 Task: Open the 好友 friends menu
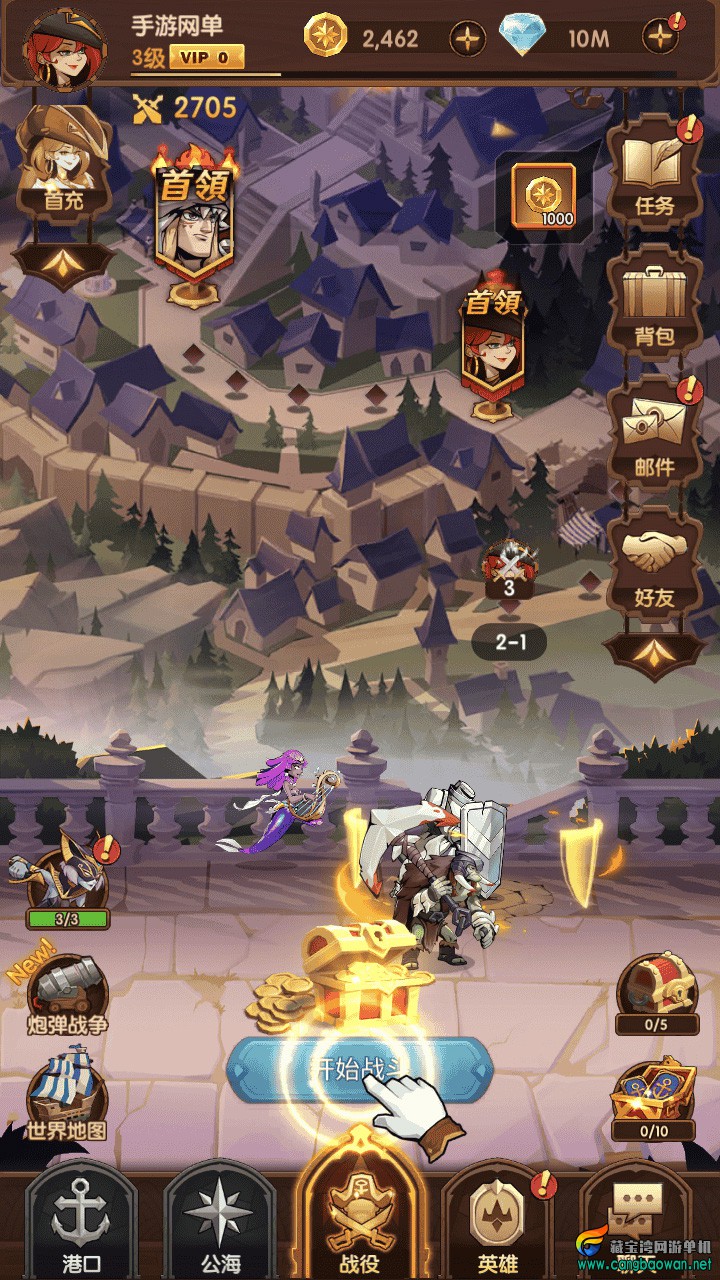tap(655, 565)
